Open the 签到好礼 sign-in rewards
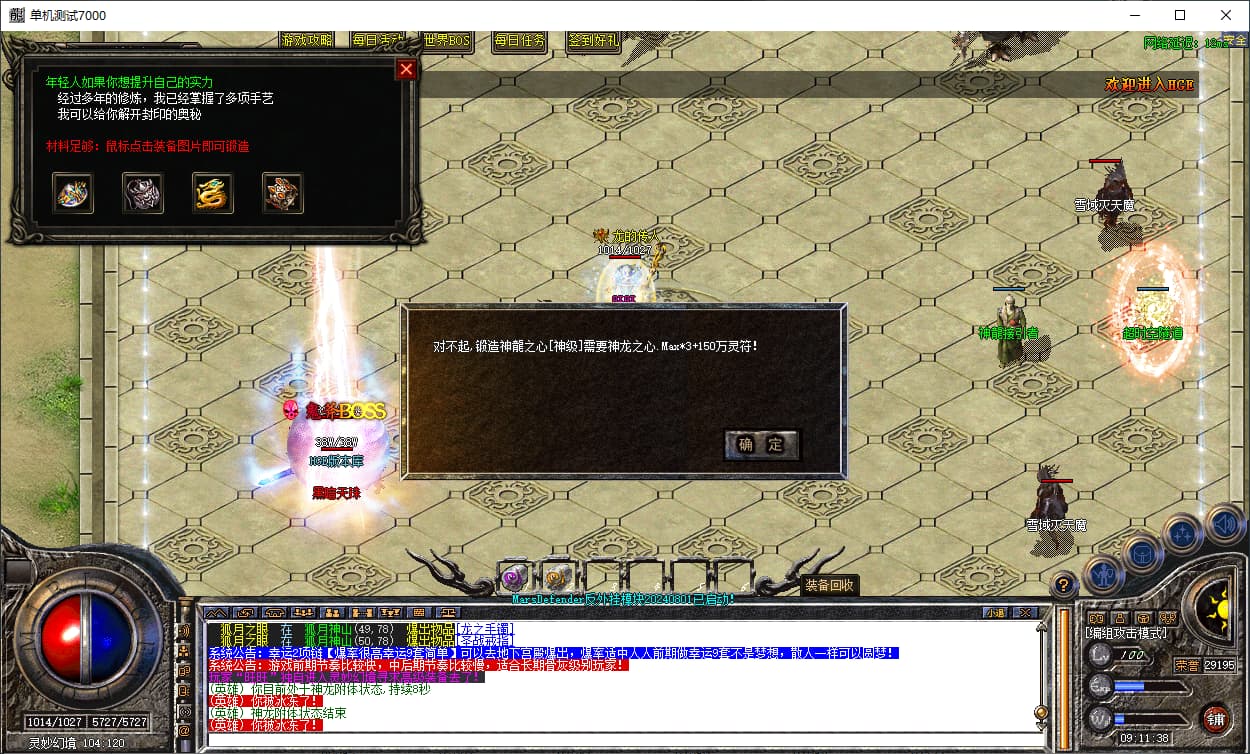Image resolution: width=1250 pixels, height=754 pixels. click(x=593, y=41)
